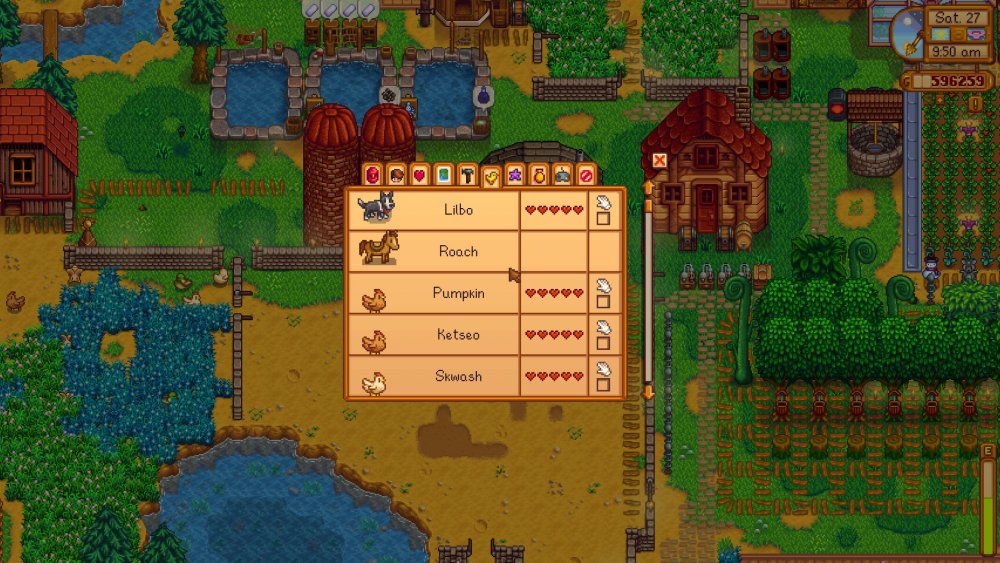
Task: Select the animals chicken tab
Action: pyautogui.click(x=491, y=177)
